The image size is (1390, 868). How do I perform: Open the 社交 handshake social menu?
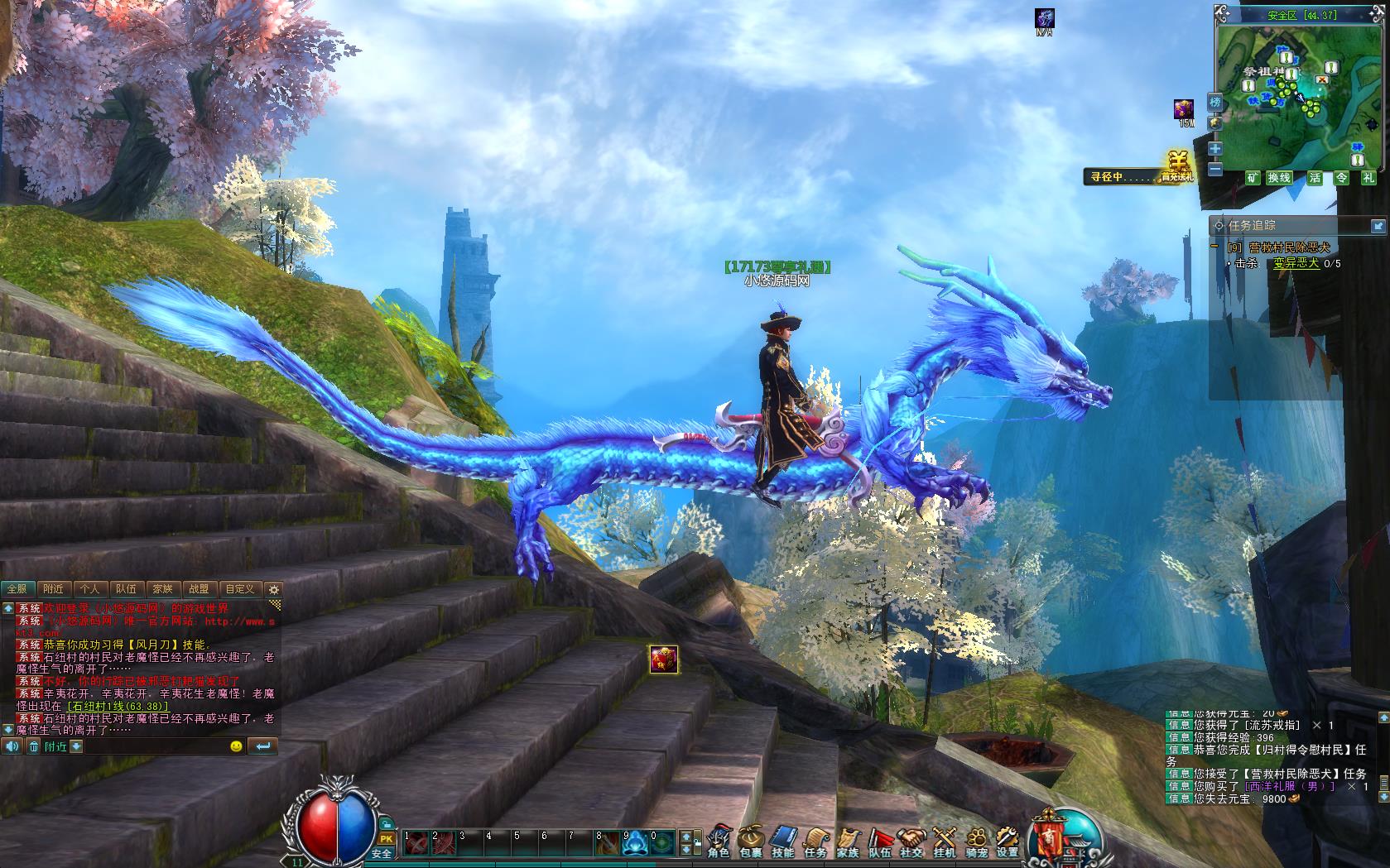point(912,842)
